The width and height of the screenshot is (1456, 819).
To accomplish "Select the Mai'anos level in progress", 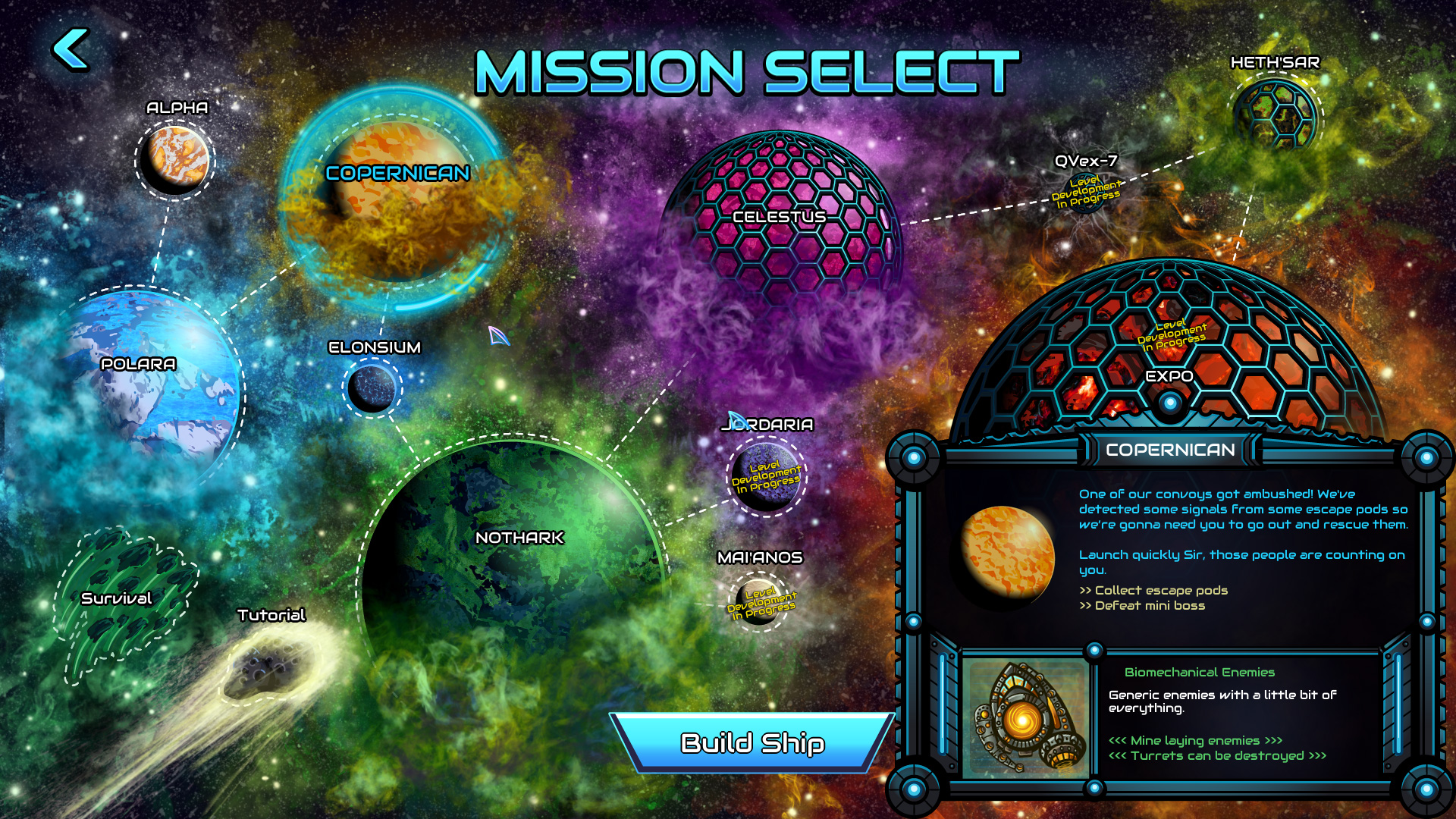I will coord(758,607).
